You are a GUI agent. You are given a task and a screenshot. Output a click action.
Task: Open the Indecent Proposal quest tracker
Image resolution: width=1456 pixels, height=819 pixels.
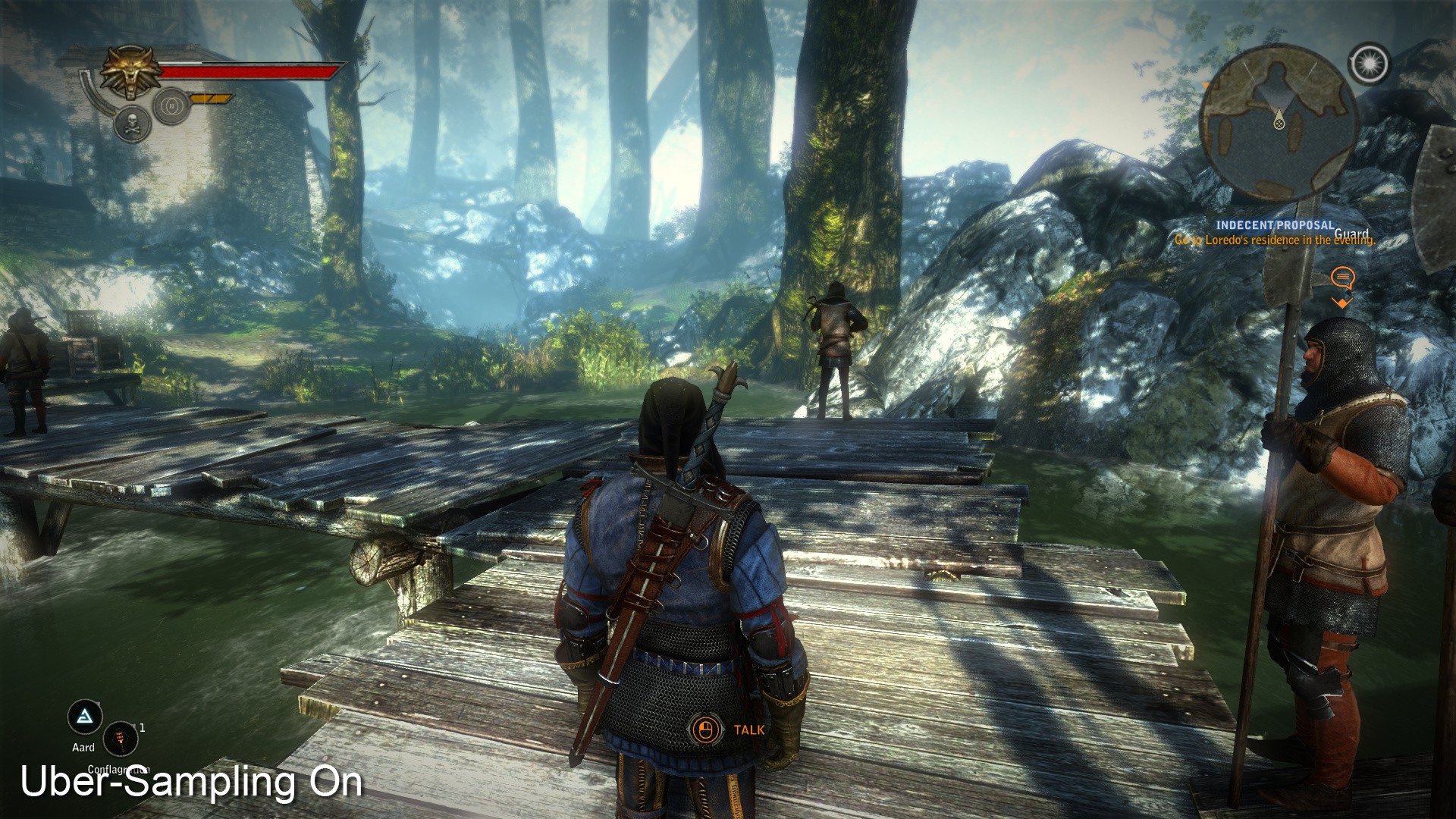point(1274,225)
